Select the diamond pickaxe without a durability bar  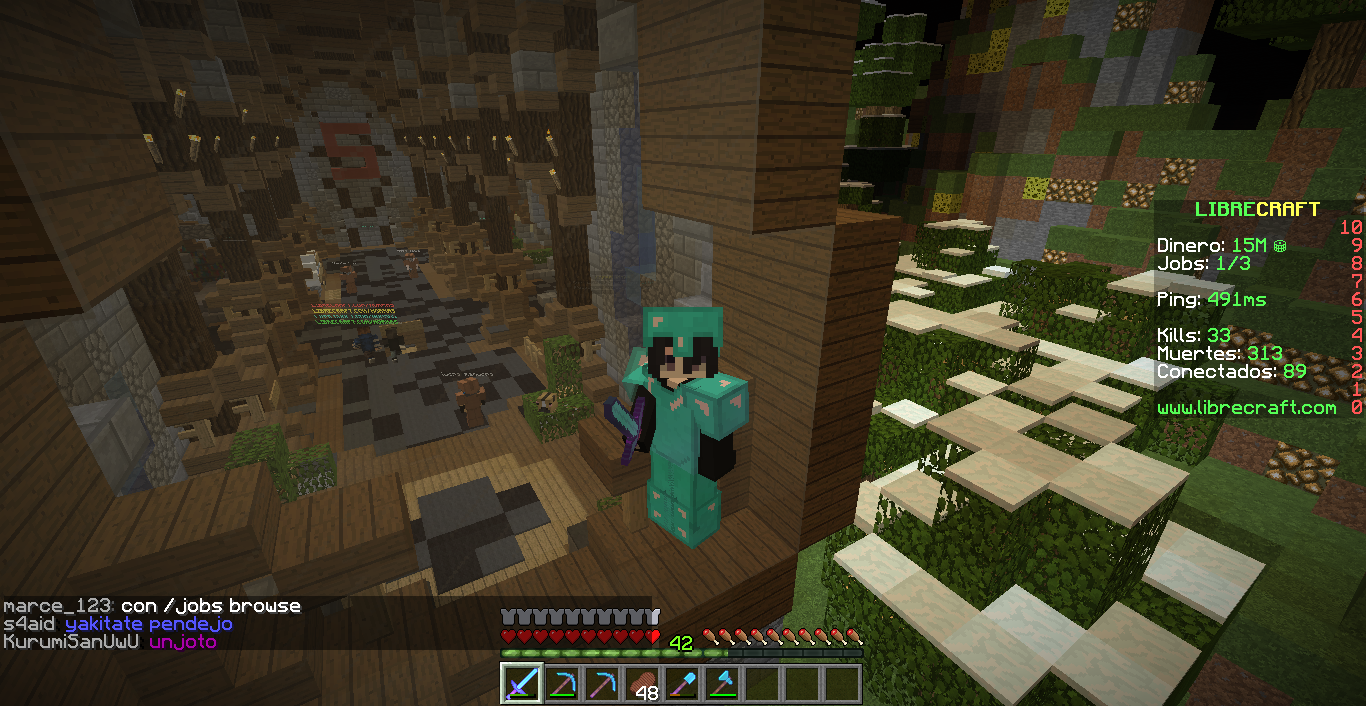click(602, 684)
